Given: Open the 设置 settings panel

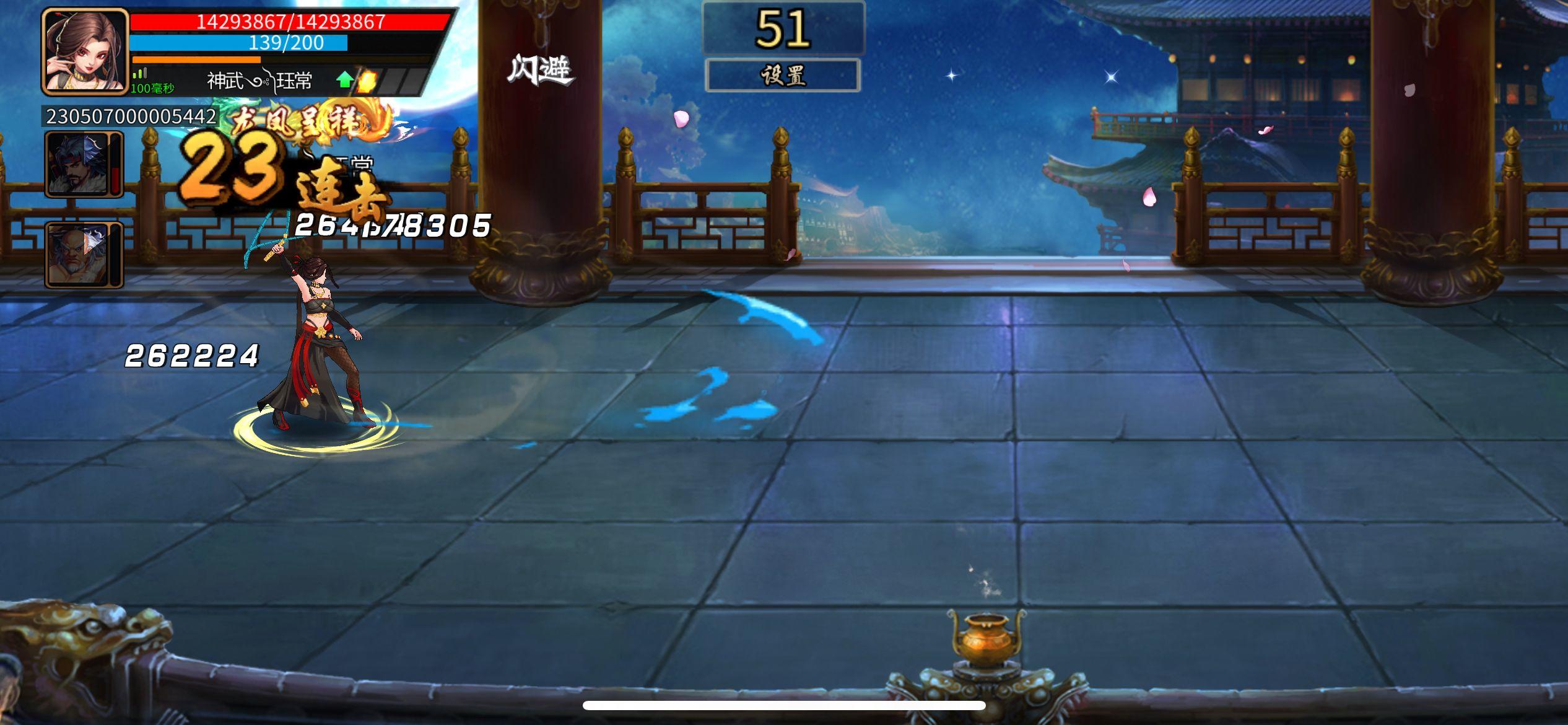Looking at the screenshot, I should [x=783, y=76].
